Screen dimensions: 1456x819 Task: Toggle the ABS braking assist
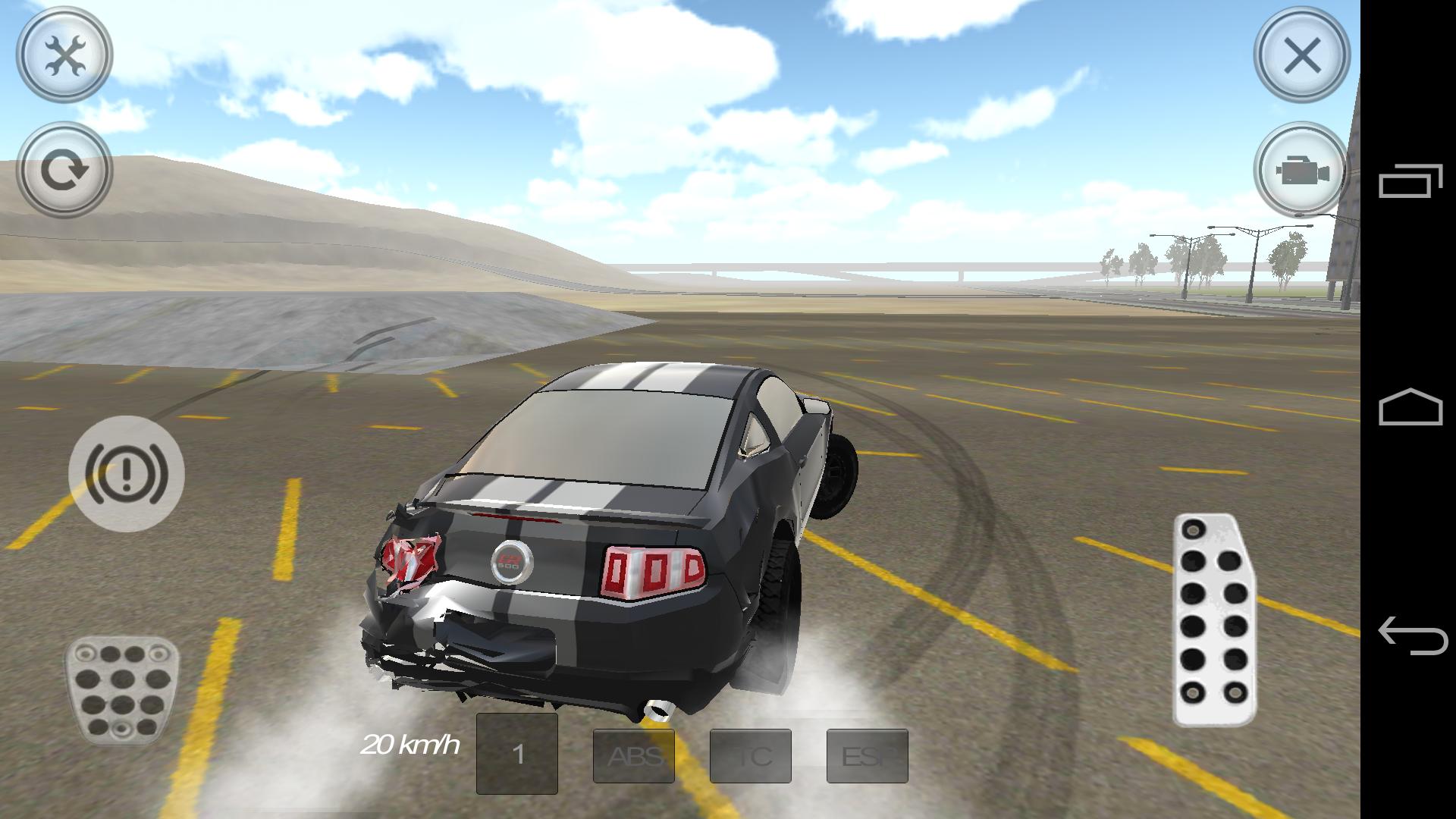click(x=634, y=755)
